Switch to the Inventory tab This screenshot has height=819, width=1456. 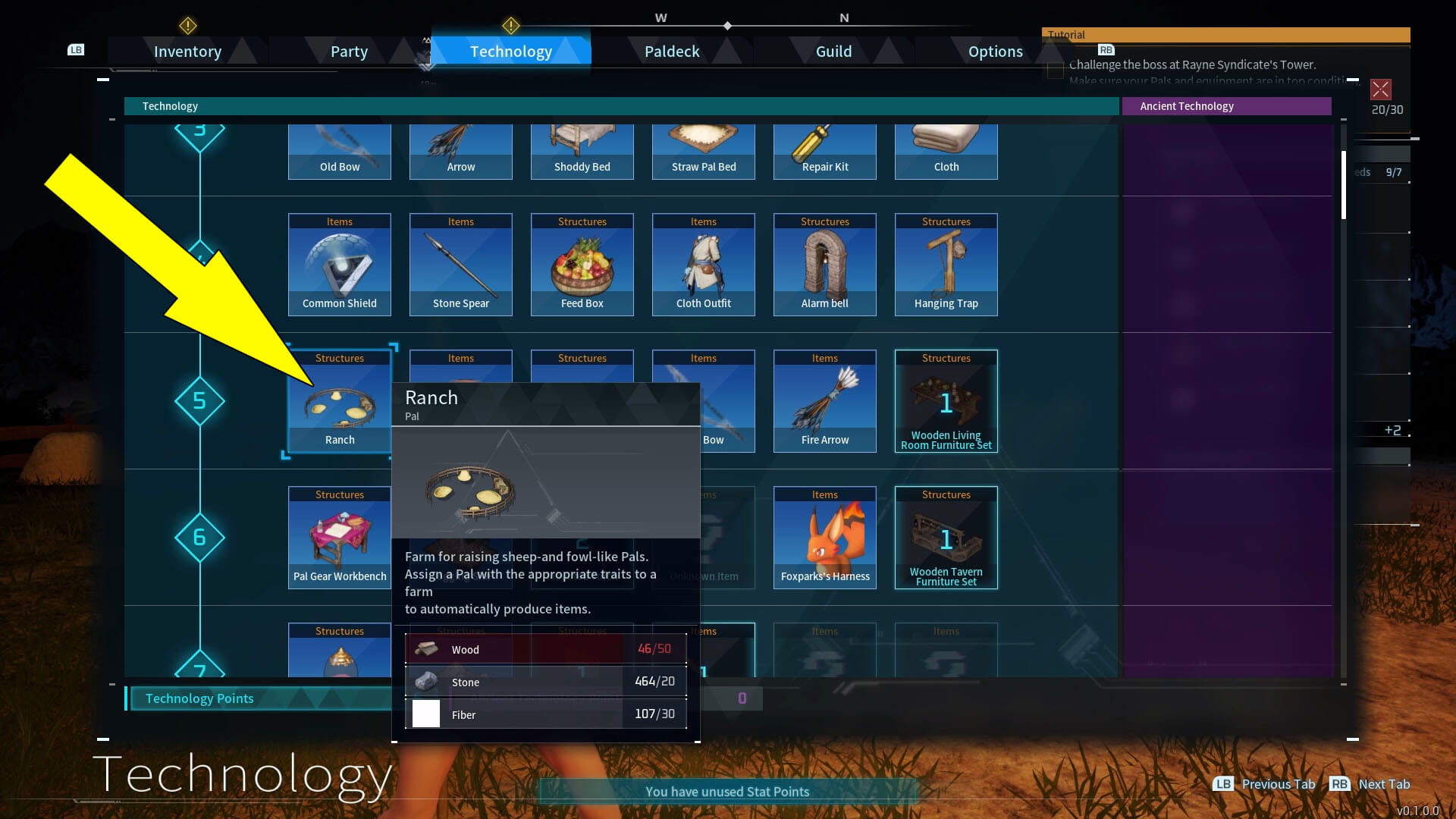click(187, 52)
